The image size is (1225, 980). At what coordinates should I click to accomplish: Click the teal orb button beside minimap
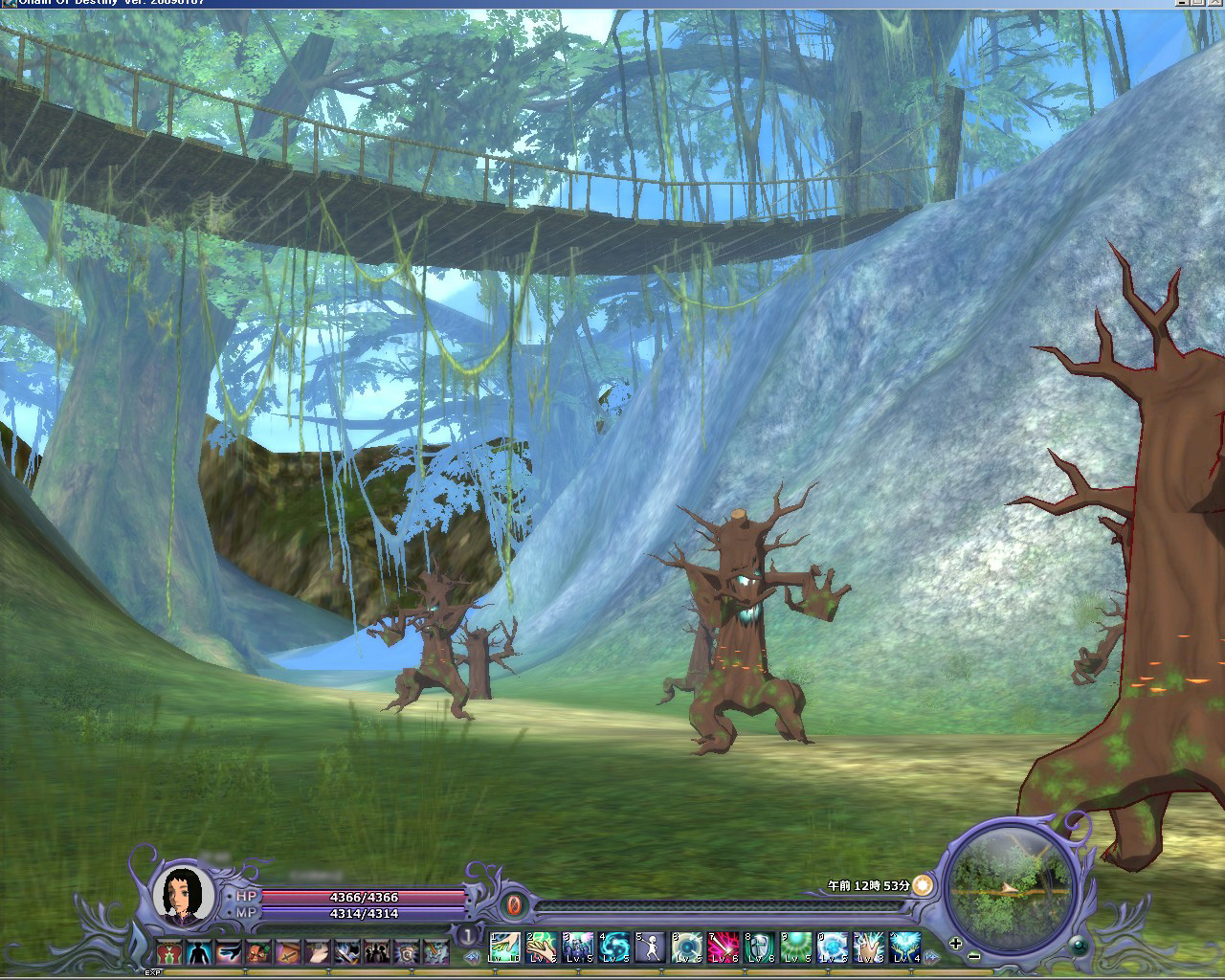[x=1079, y=946]
